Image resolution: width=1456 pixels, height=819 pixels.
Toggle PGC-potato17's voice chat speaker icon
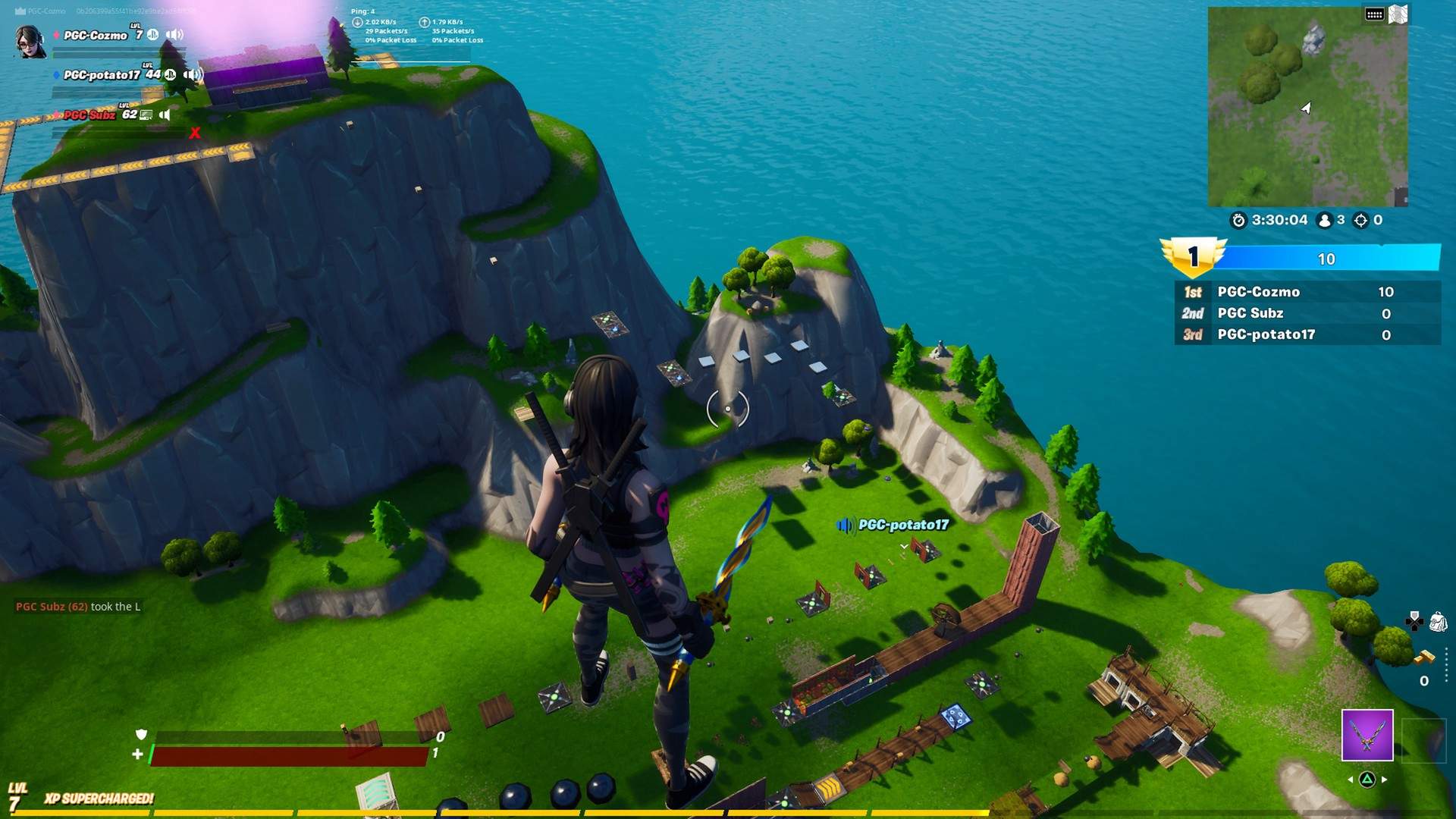(x=193, y=74)
